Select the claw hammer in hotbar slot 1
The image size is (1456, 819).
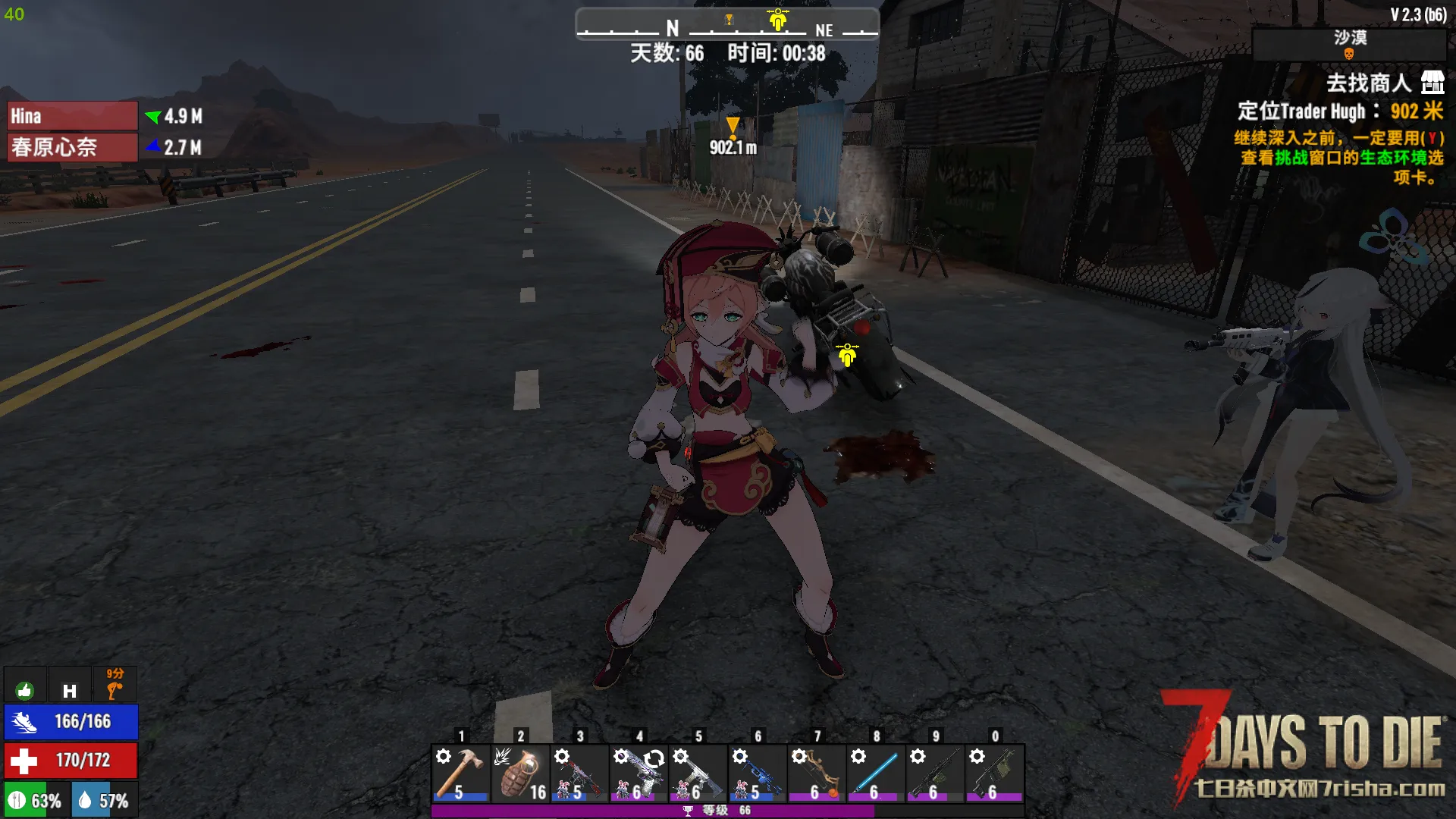point(460,773)
